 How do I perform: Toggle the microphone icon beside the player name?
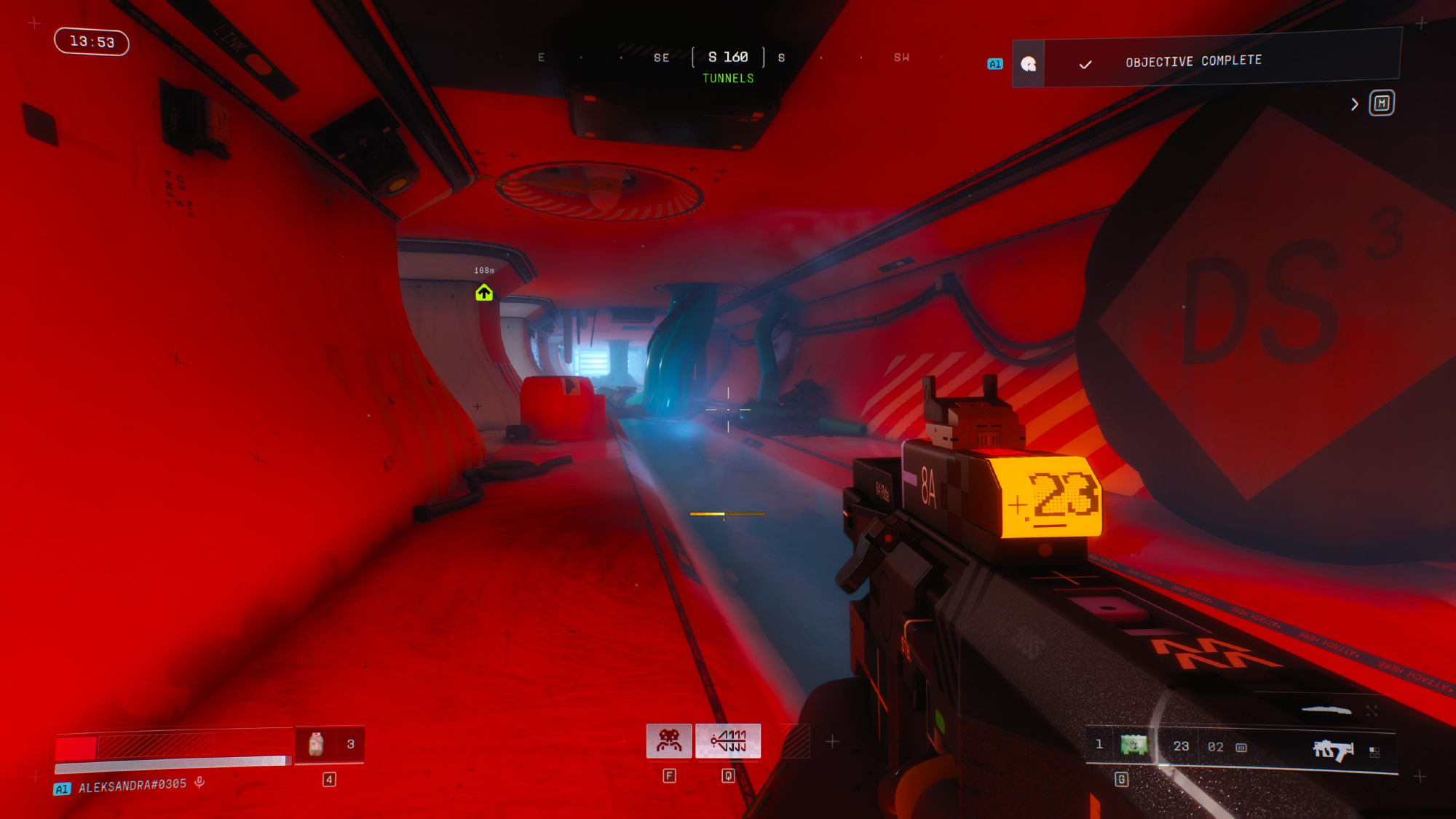pos(199,783)
